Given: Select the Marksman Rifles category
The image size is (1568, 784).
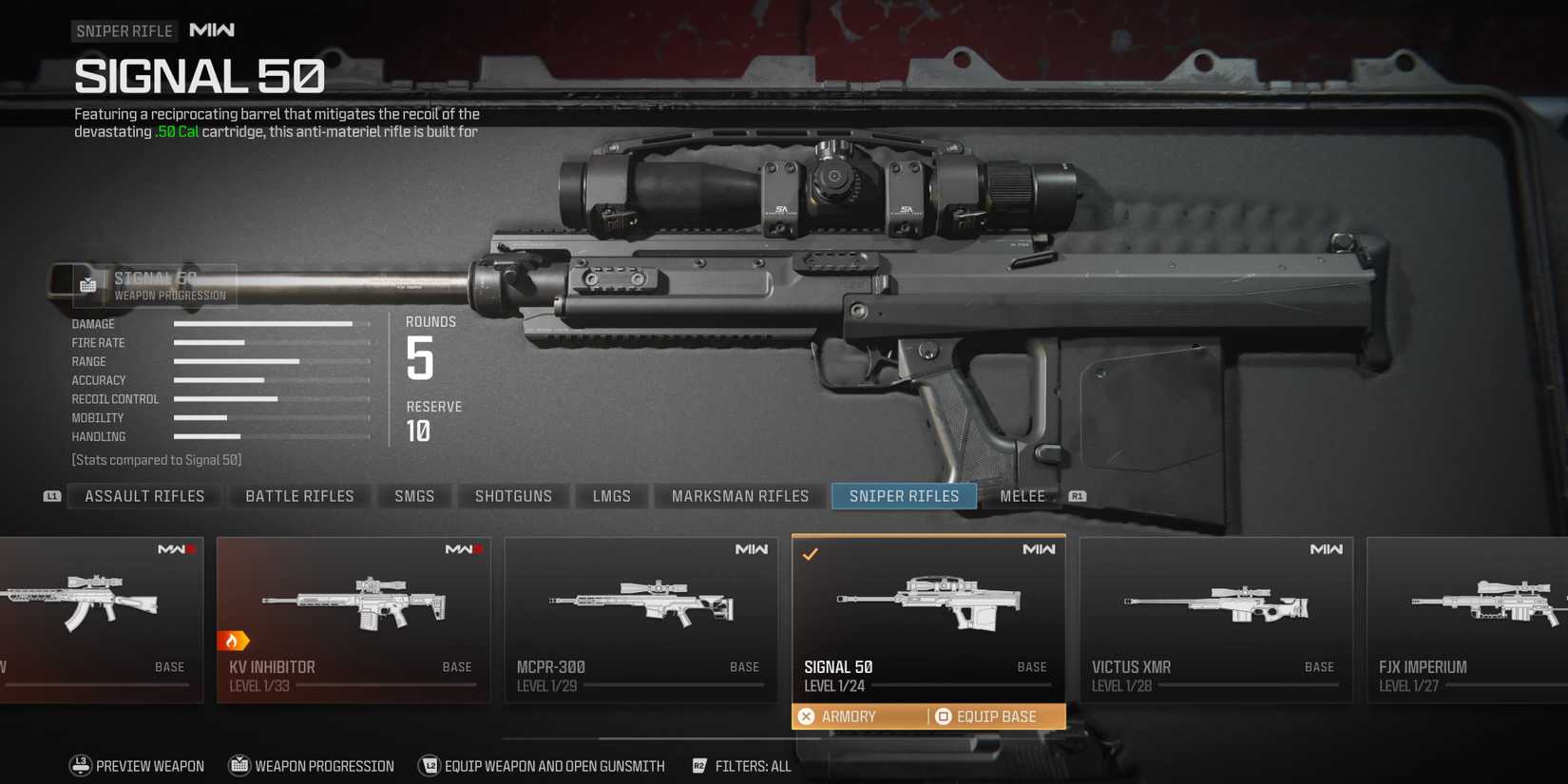Looking at the screenshot, I should coord(739,495).
